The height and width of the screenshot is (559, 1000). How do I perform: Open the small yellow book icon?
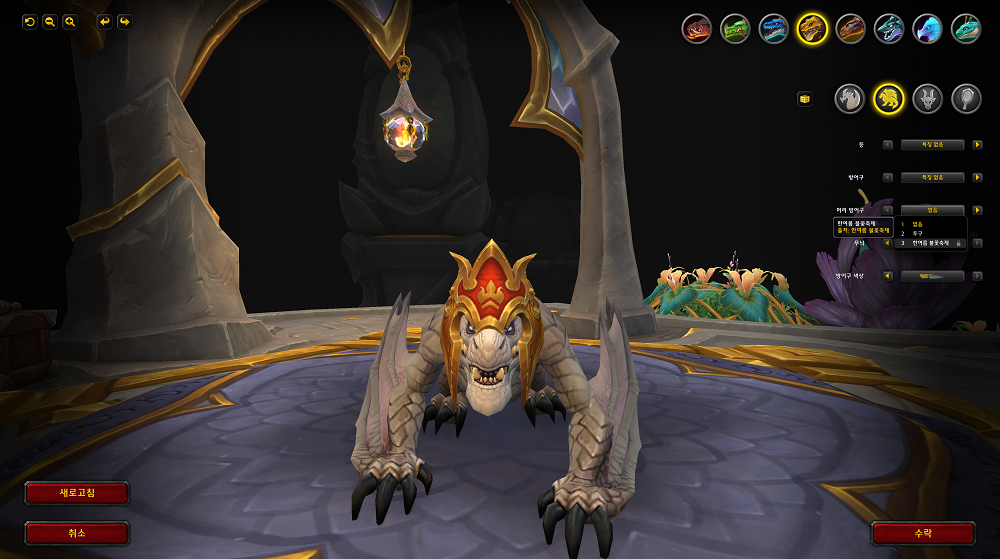tap(804, 98)
